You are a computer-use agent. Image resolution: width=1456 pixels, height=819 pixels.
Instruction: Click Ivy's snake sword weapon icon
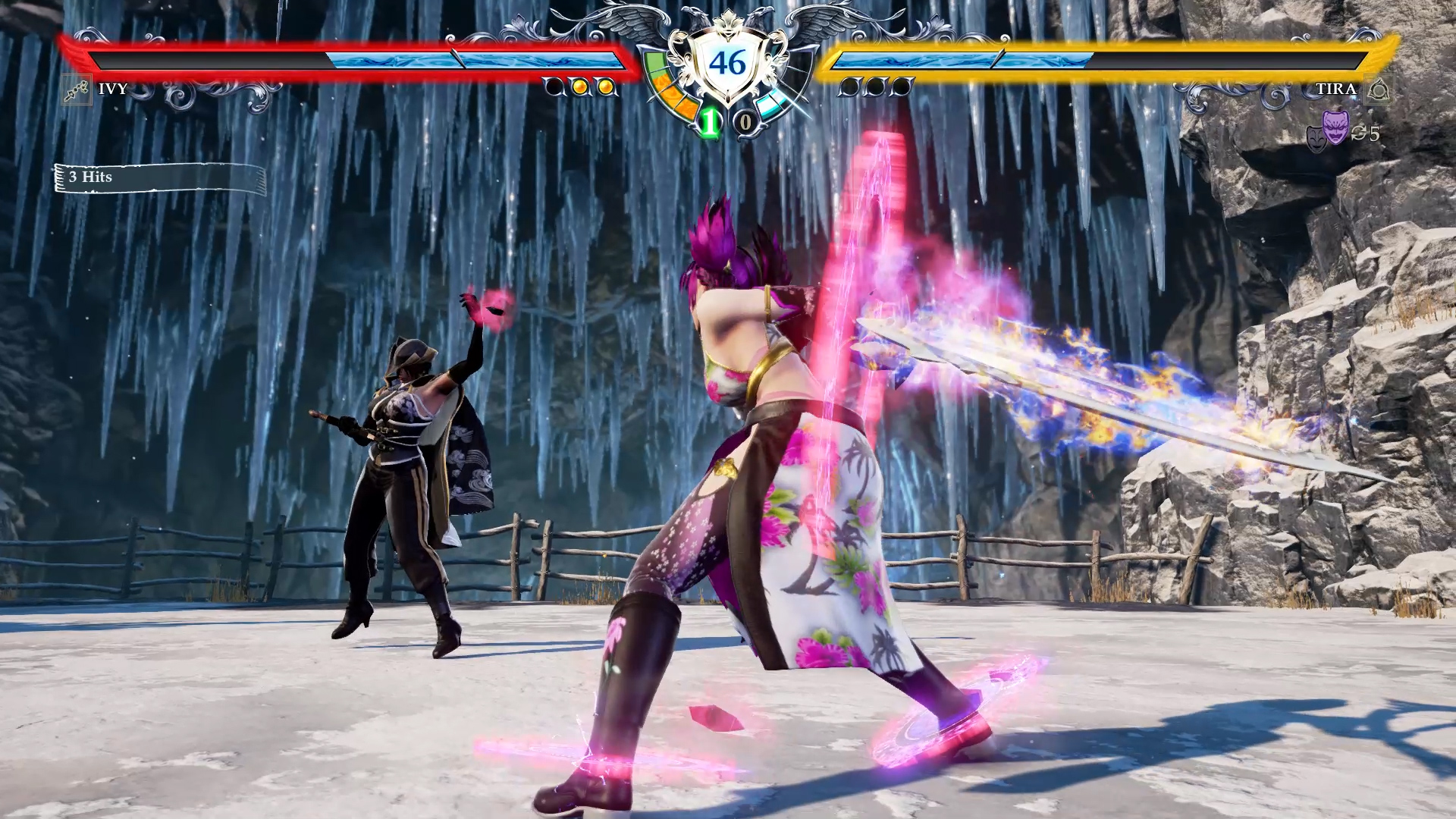(x=76, y=89)
